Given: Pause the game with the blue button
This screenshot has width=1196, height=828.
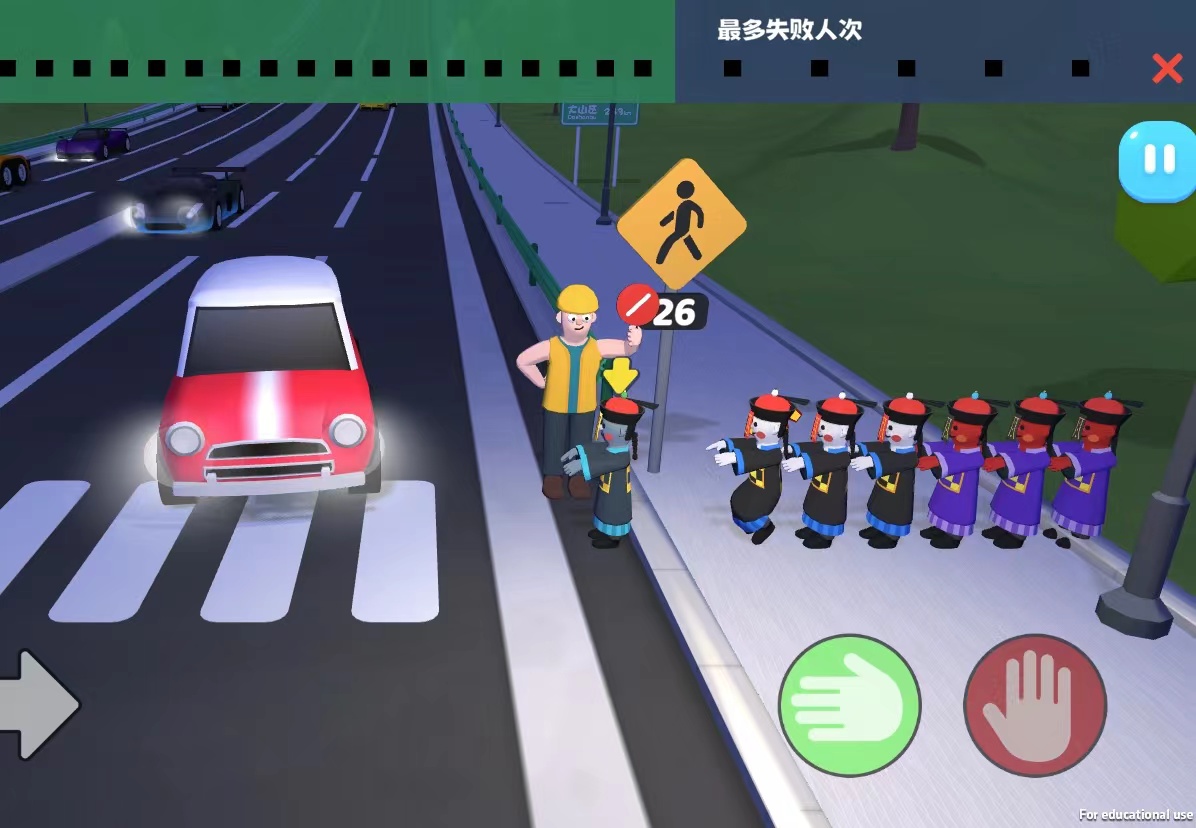Looking at the screenshot, I should pos(1157,161).
